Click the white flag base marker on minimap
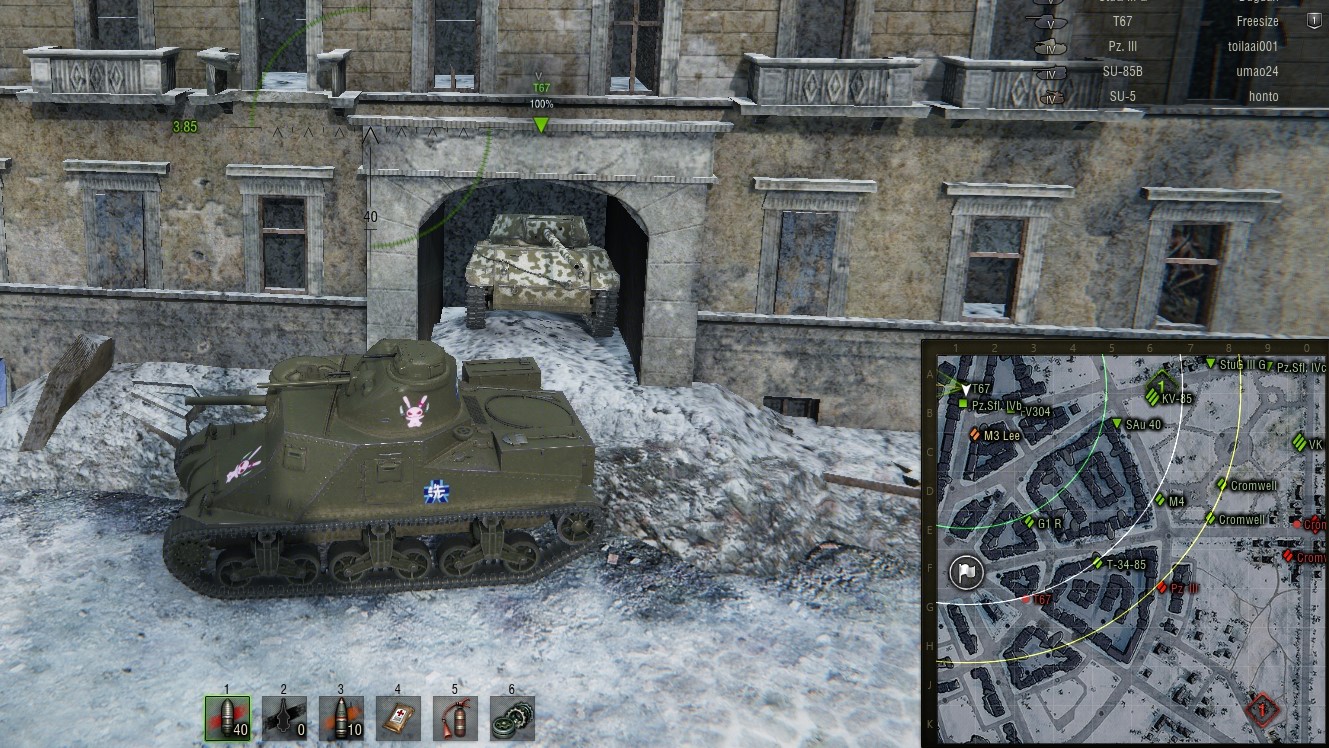The height and width of the screenshot is (748, 1329). point(966,572)
